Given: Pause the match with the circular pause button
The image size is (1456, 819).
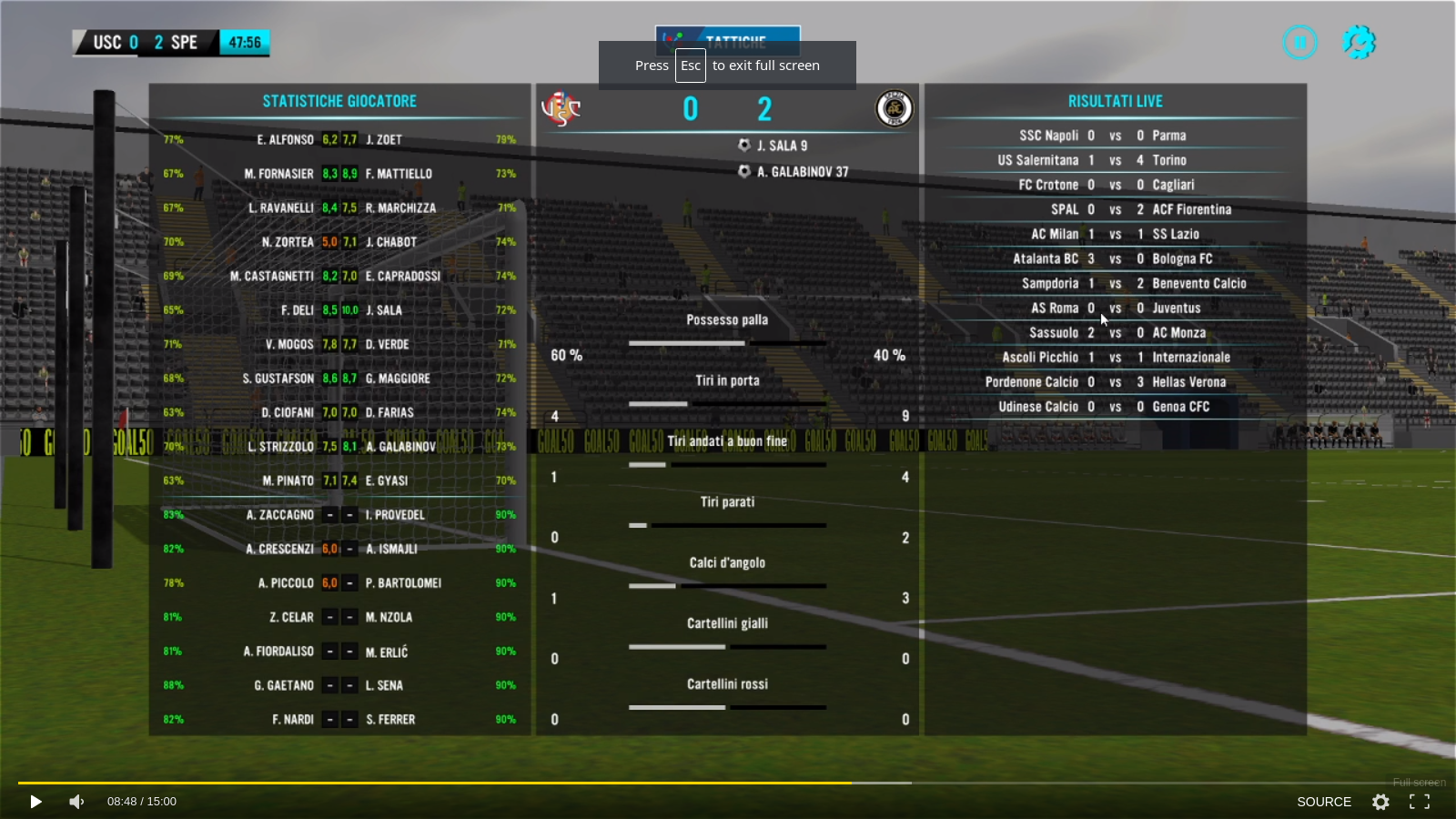Looking at the screenshot, I should (x=1299, y=42).
